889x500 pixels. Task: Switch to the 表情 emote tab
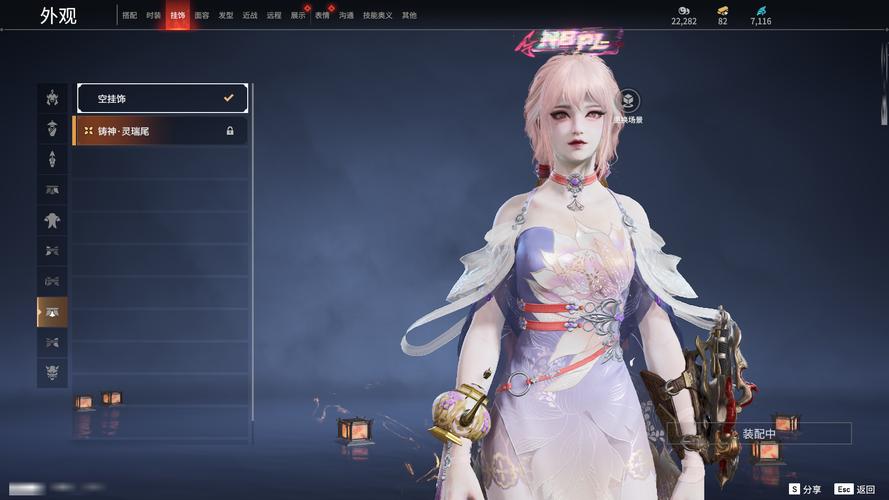pyautogui.click(x=322, y=16)
